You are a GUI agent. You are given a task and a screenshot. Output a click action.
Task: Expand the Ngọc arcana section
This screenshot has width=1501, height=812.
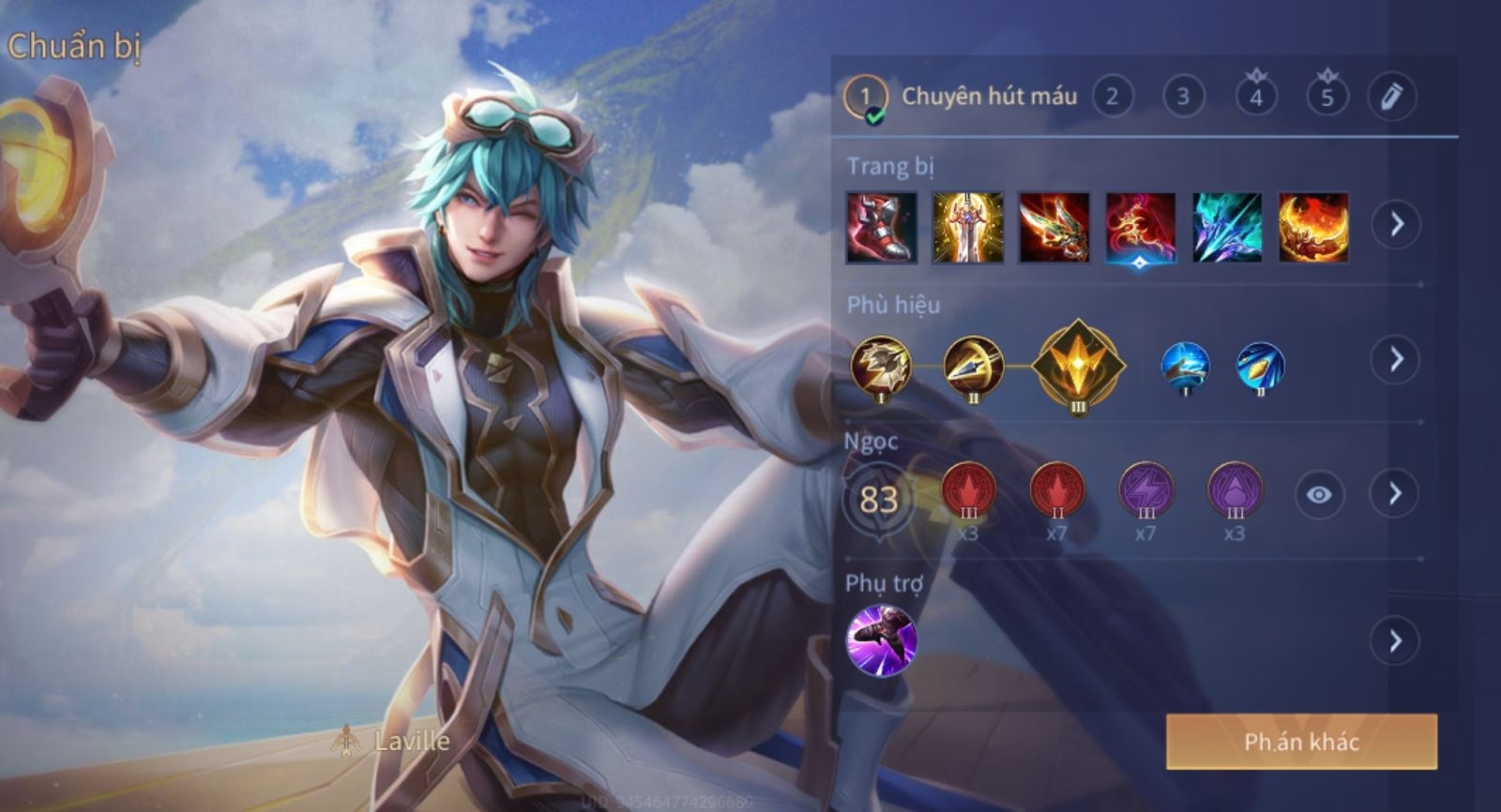point(1396,493)
